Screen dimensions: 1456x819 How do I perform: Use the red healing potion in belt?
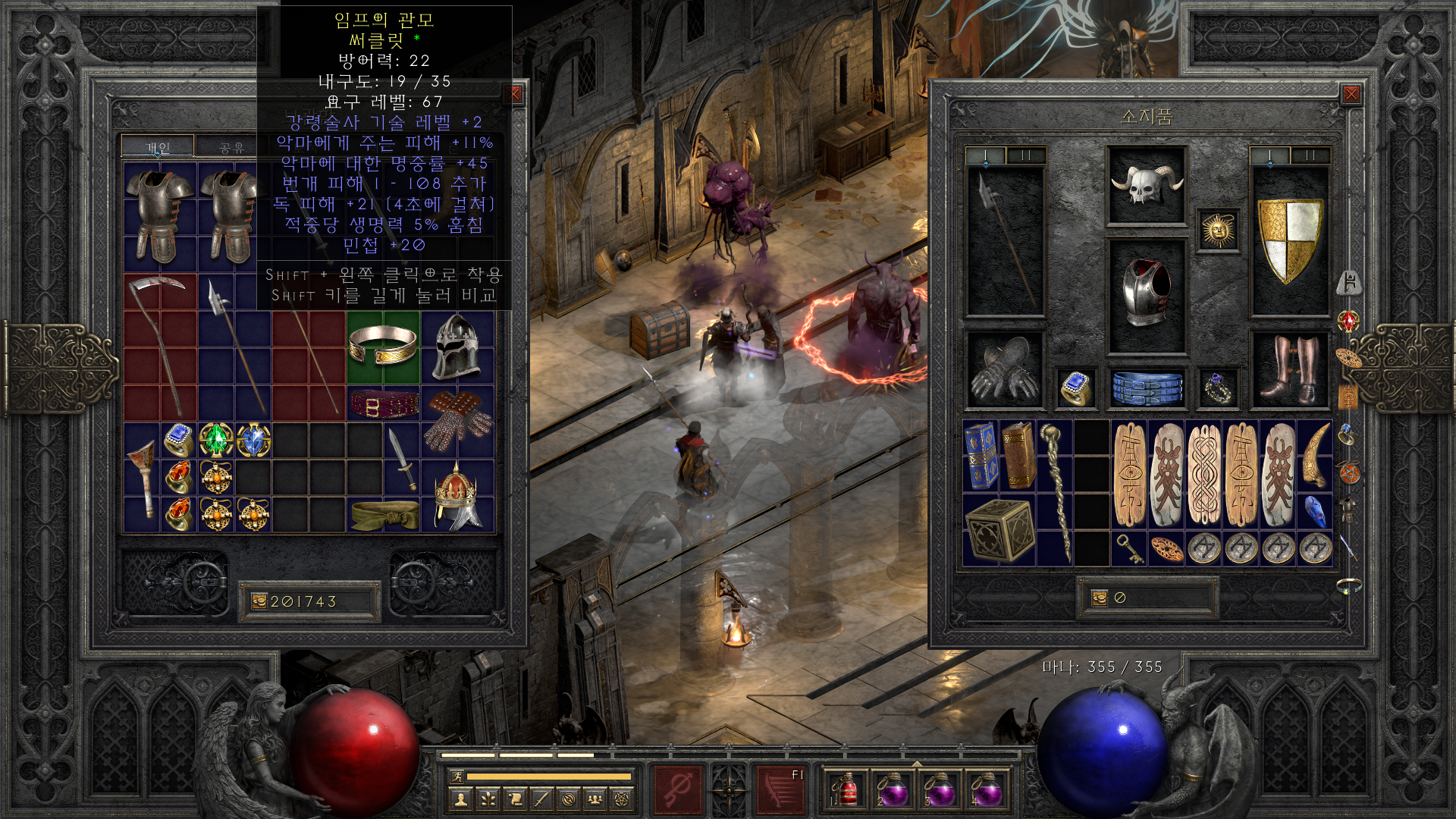click(x=846, y=790)
